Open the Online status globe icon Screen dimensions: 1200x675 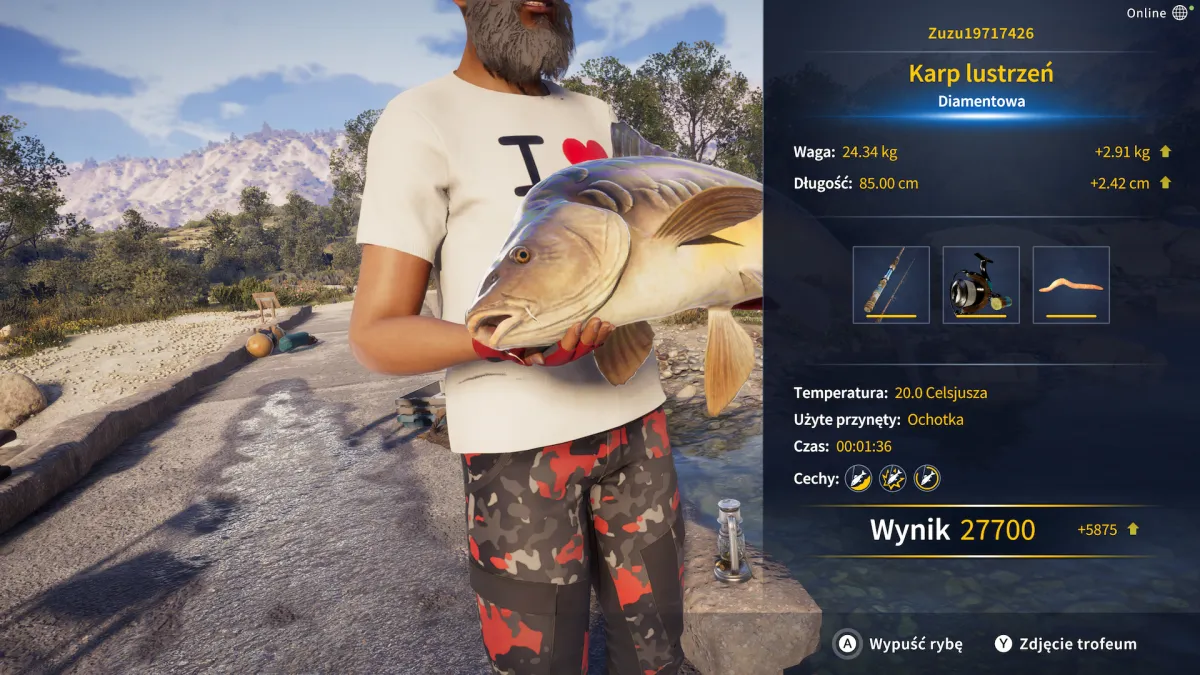point(1180,13)
